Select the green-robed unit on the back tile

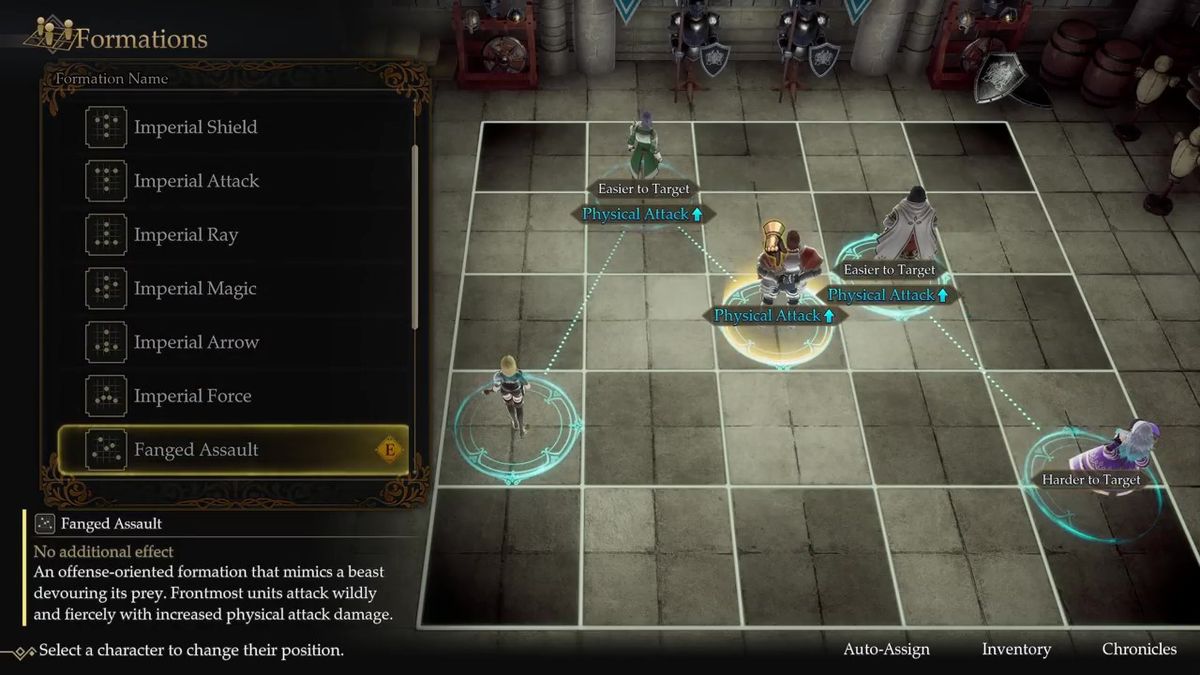644,148
